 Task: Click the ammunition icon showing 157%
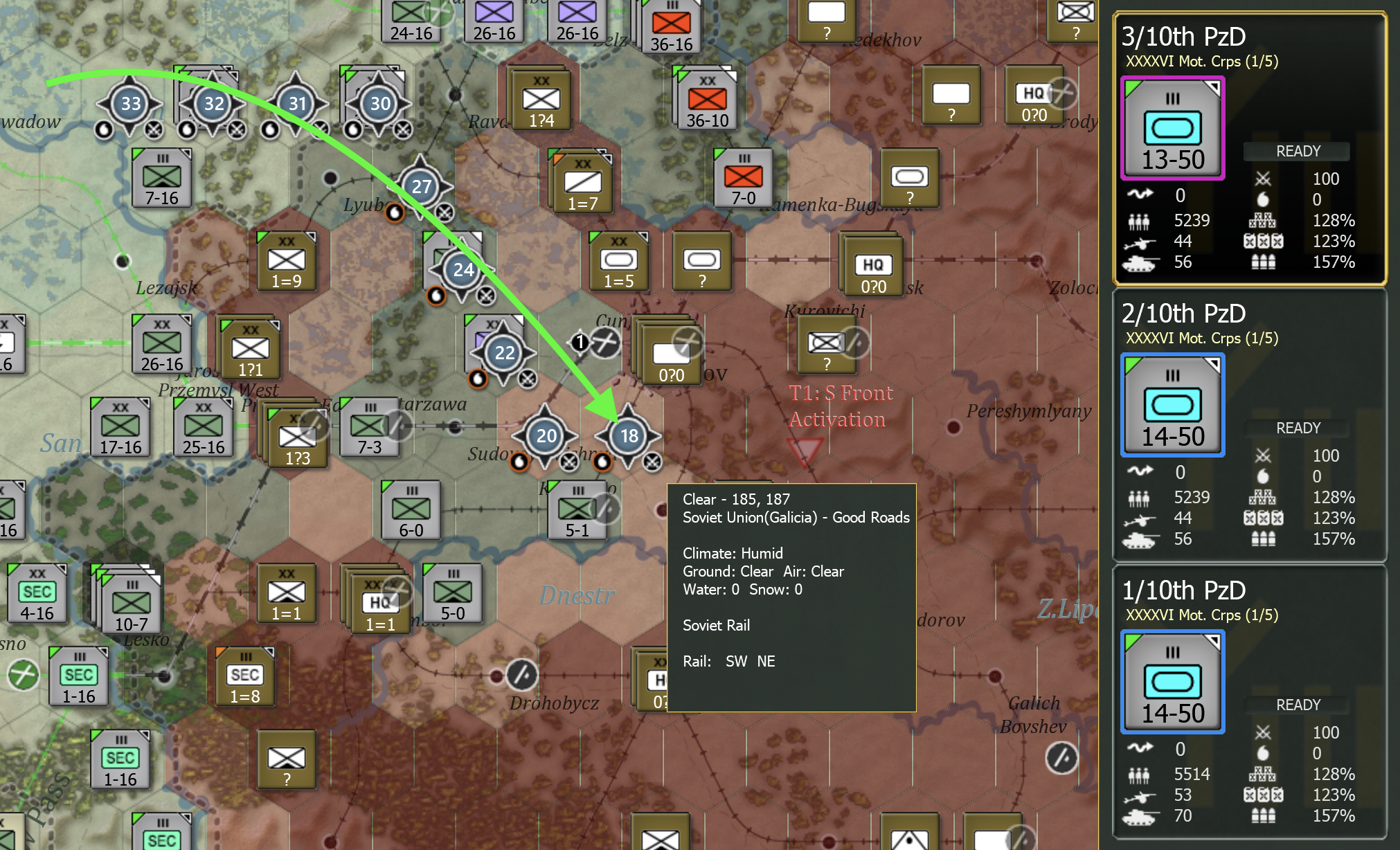[1264, 262]
